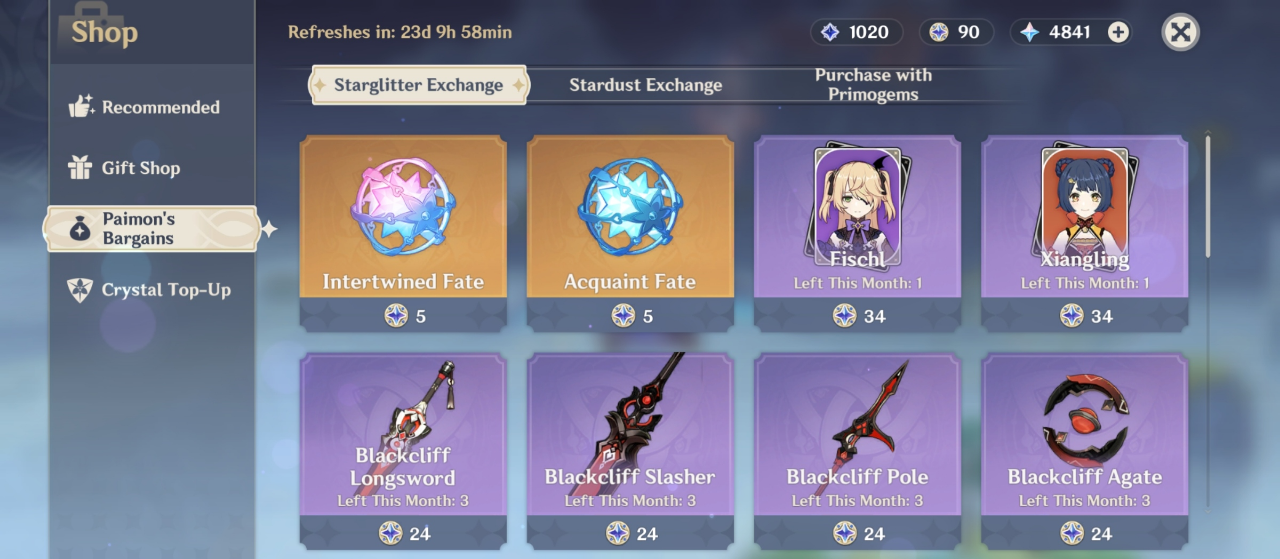Select the Blackcliff Pole polearm
Image resolution: width=1280 pixels, height=559 pixels.
click(x=857, y=448)
